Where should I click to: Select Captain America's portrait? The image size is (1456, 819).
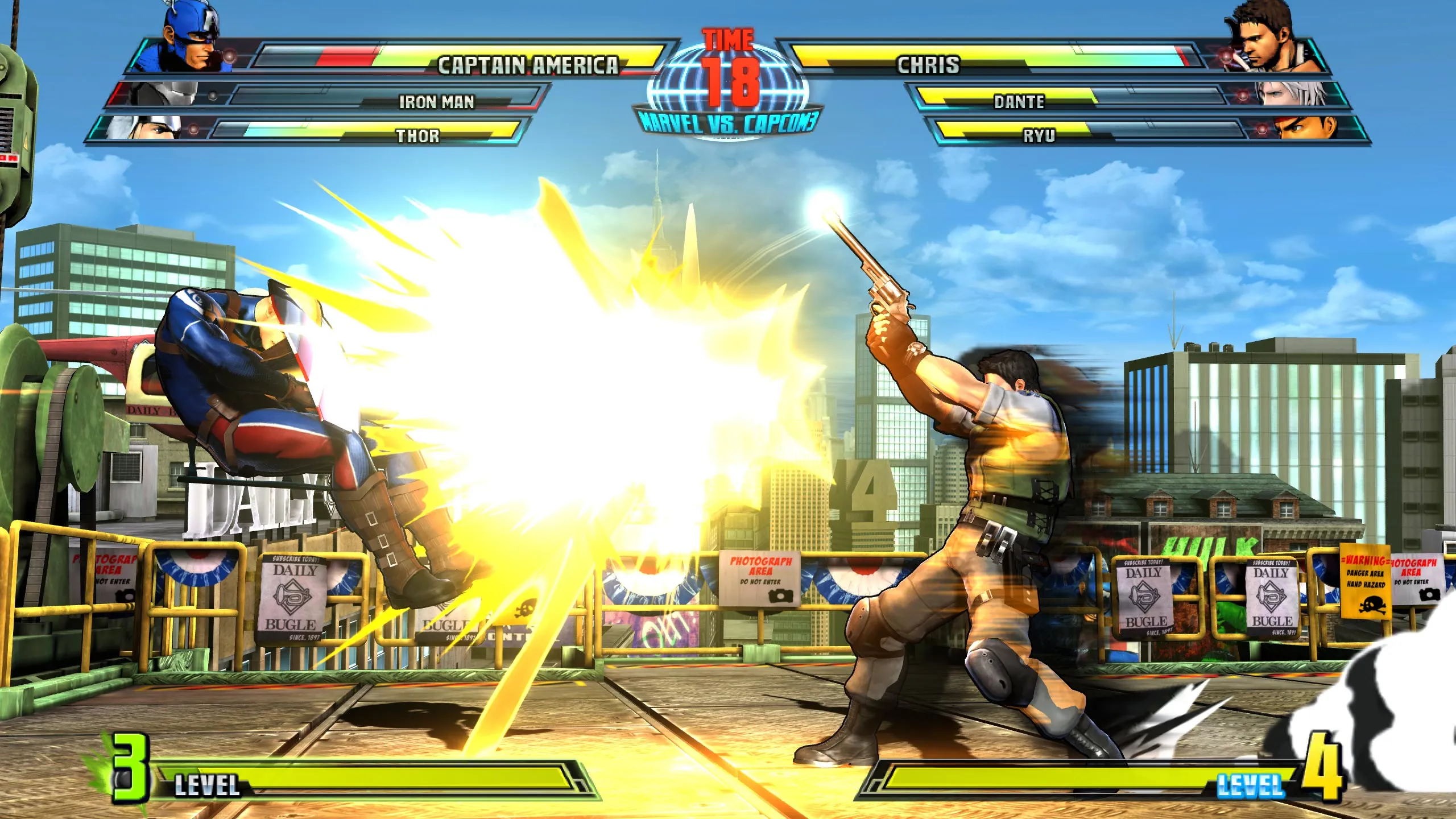tap(192, 40)
